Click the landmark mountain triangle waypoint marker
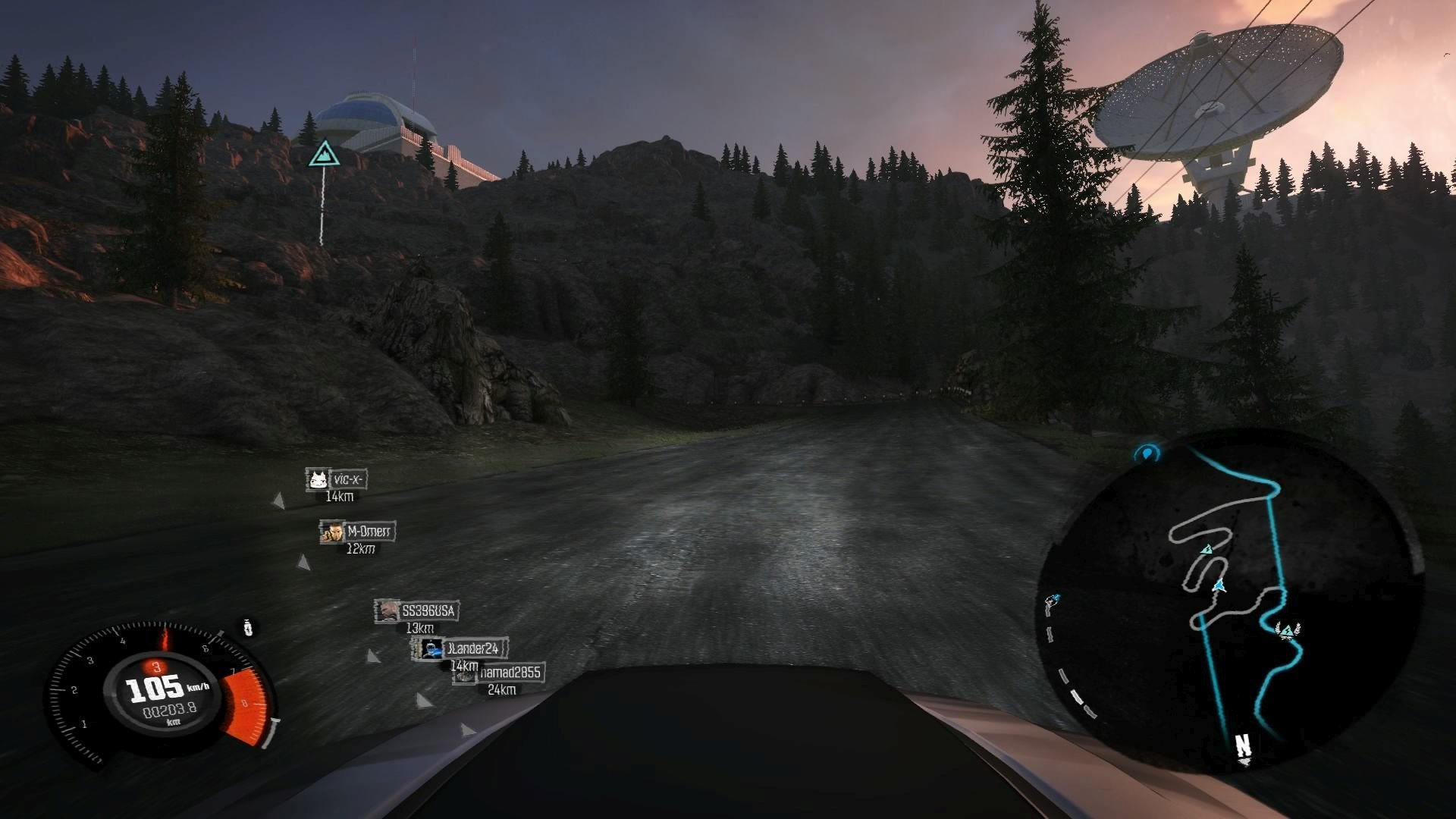 [324, 154]
